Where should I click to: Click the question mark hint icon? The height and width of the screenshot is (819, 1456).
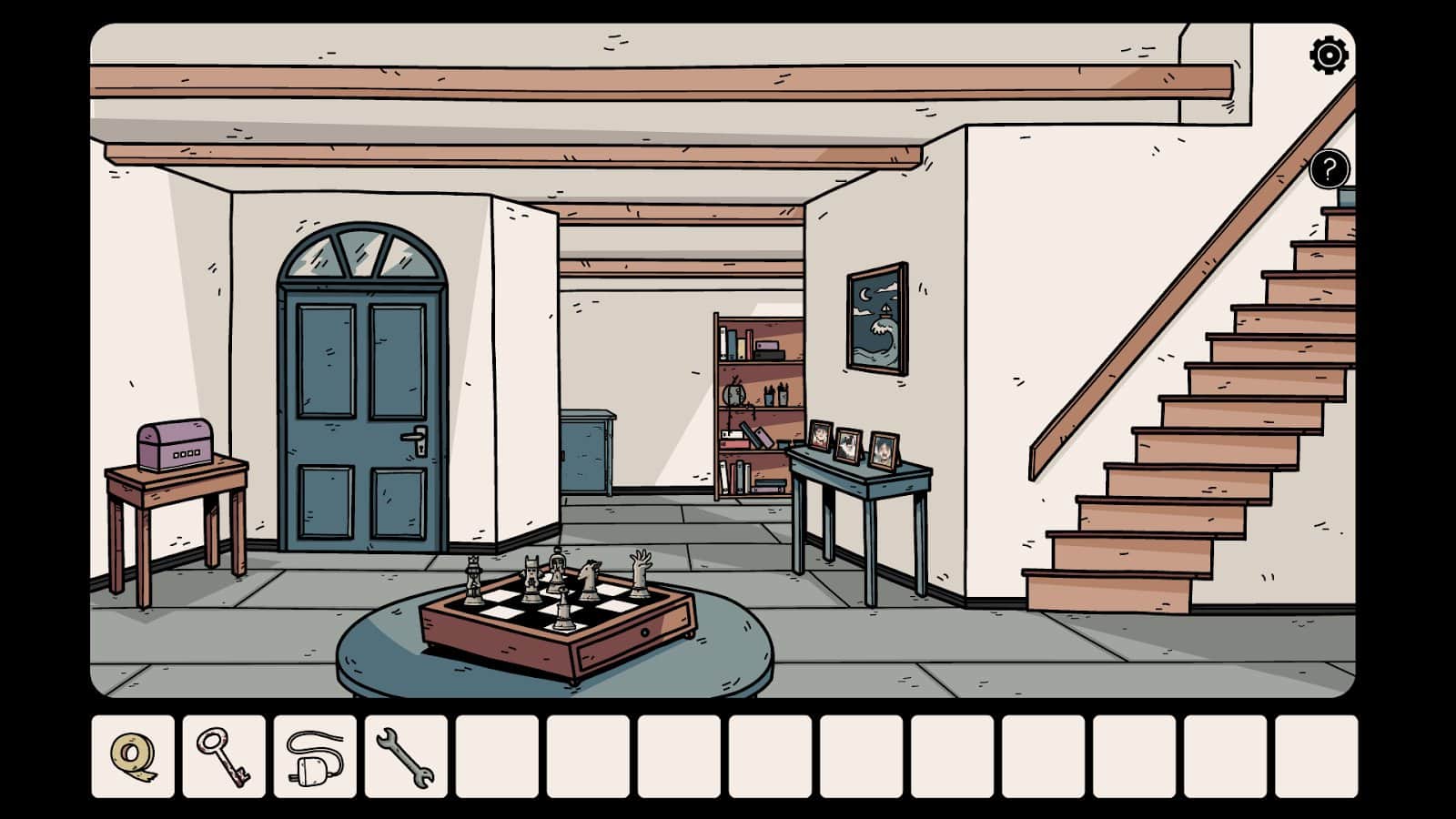(1328, 167)
